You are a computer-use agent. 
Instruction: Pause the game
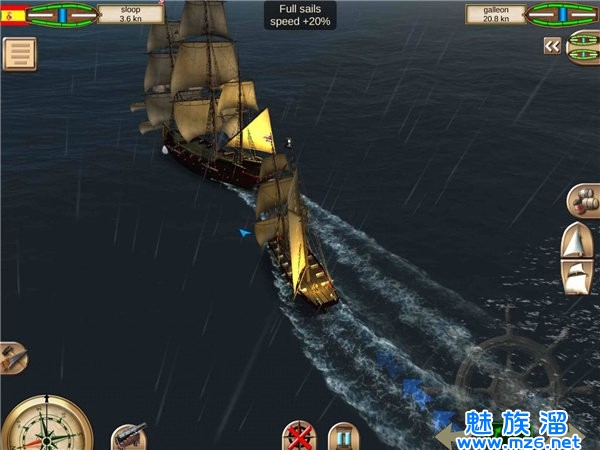click(343, 437)
